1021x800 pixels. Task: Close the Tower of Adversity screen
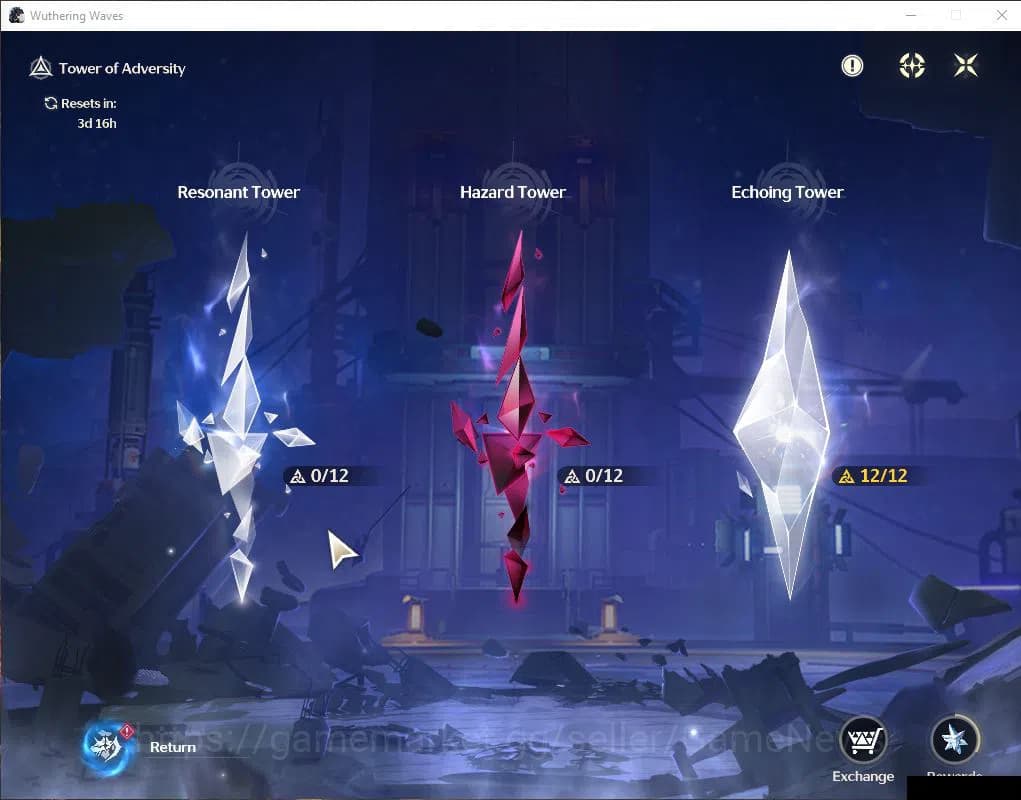click(966, 66)
